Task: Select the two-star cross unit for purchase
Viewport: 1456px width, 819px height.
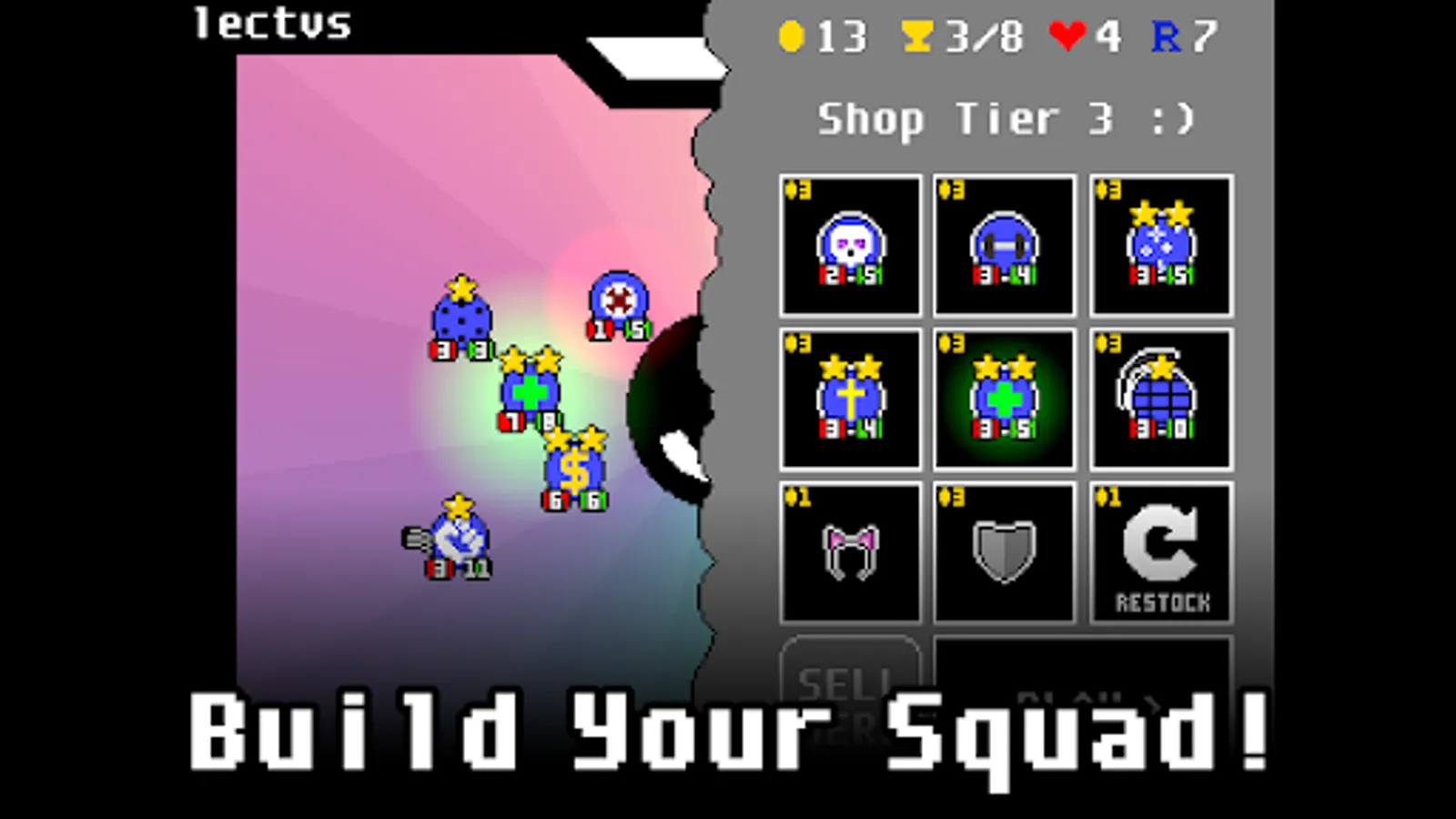Action: (x=850, y=399)
